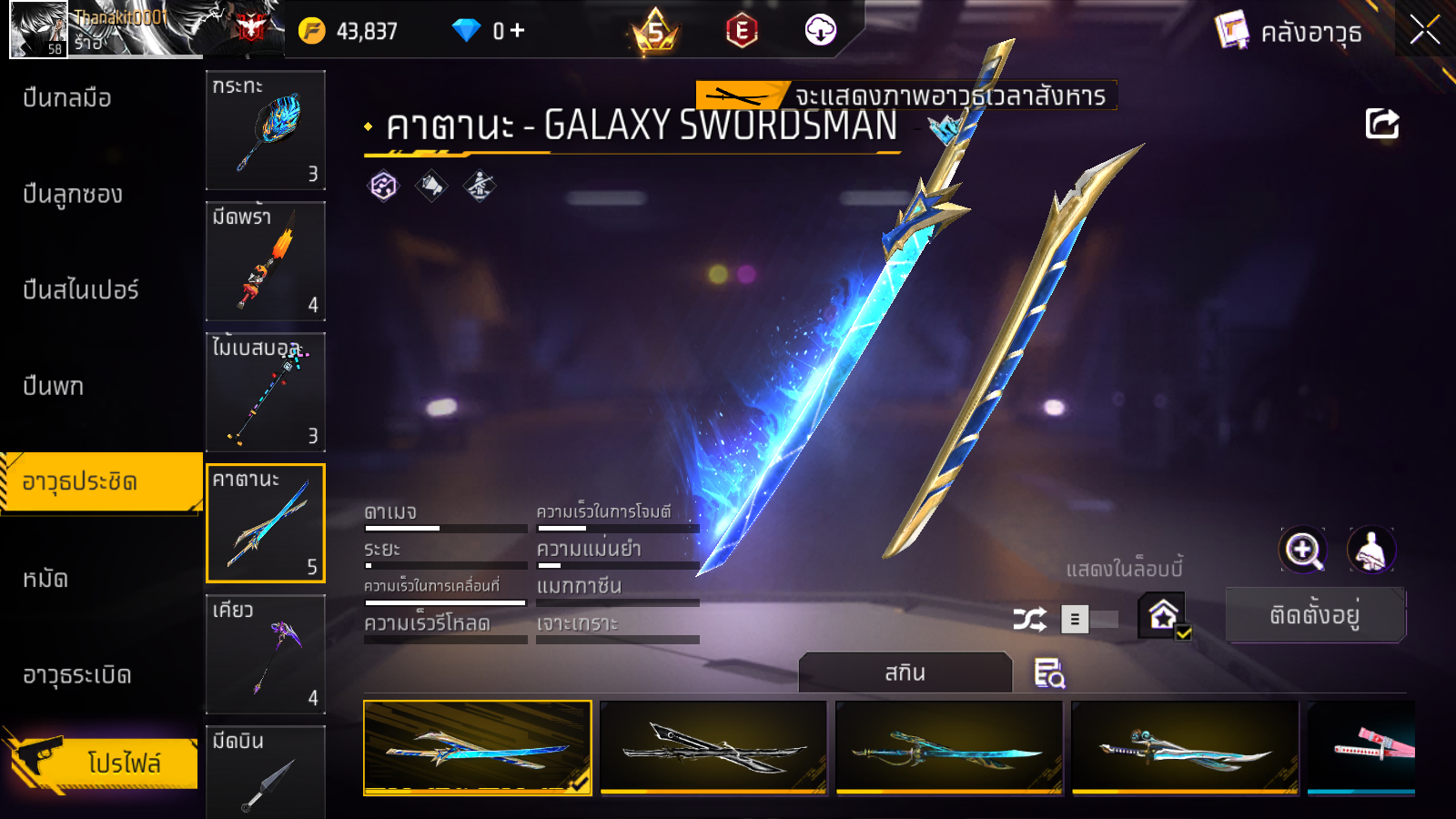Select the black katana skin thumbnail
The height and width of the screenshot is (819, 1456).
click(713, 747)
